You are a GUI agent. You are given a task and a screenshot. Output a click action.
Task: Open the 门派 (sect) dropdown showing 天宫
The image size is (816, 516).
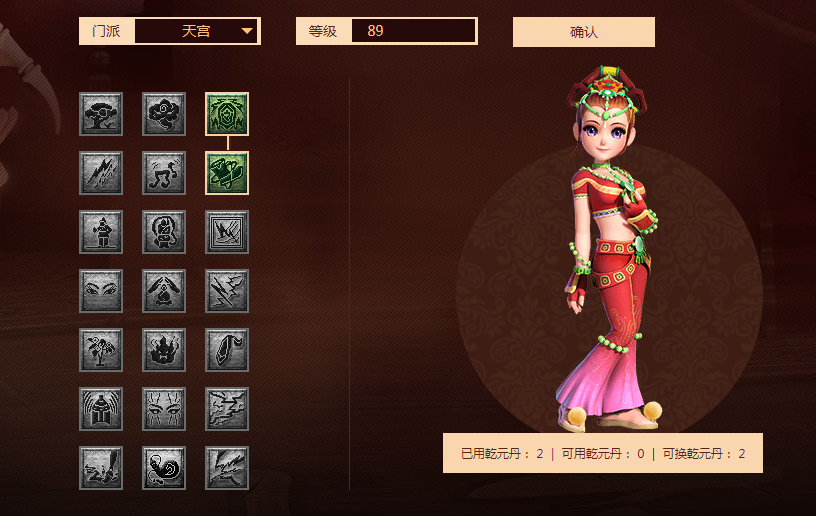click(x=196, y=31)
